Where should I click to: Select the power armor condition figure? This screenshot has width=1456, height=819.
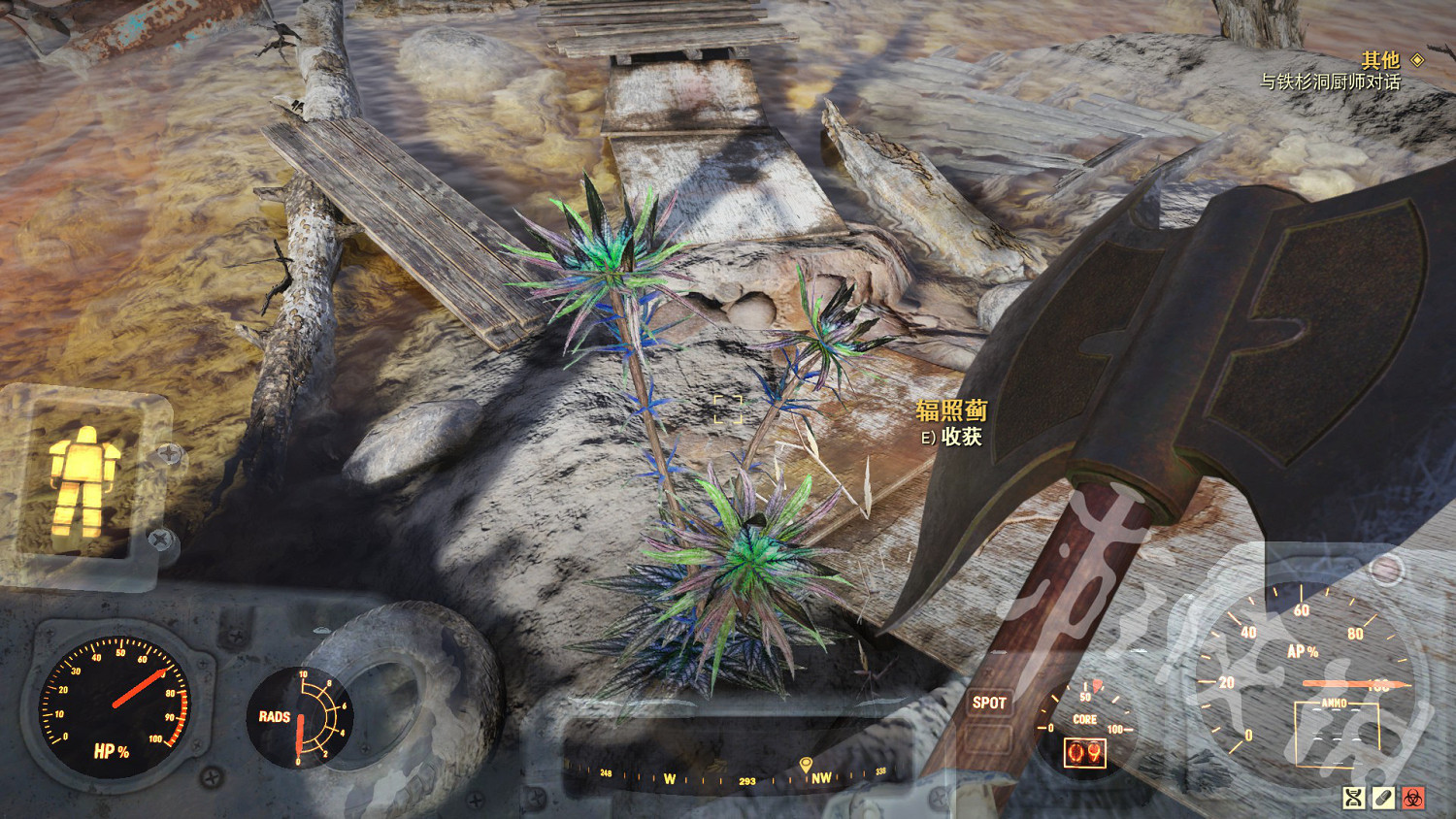pyautogui.click(x=83, y=481)
